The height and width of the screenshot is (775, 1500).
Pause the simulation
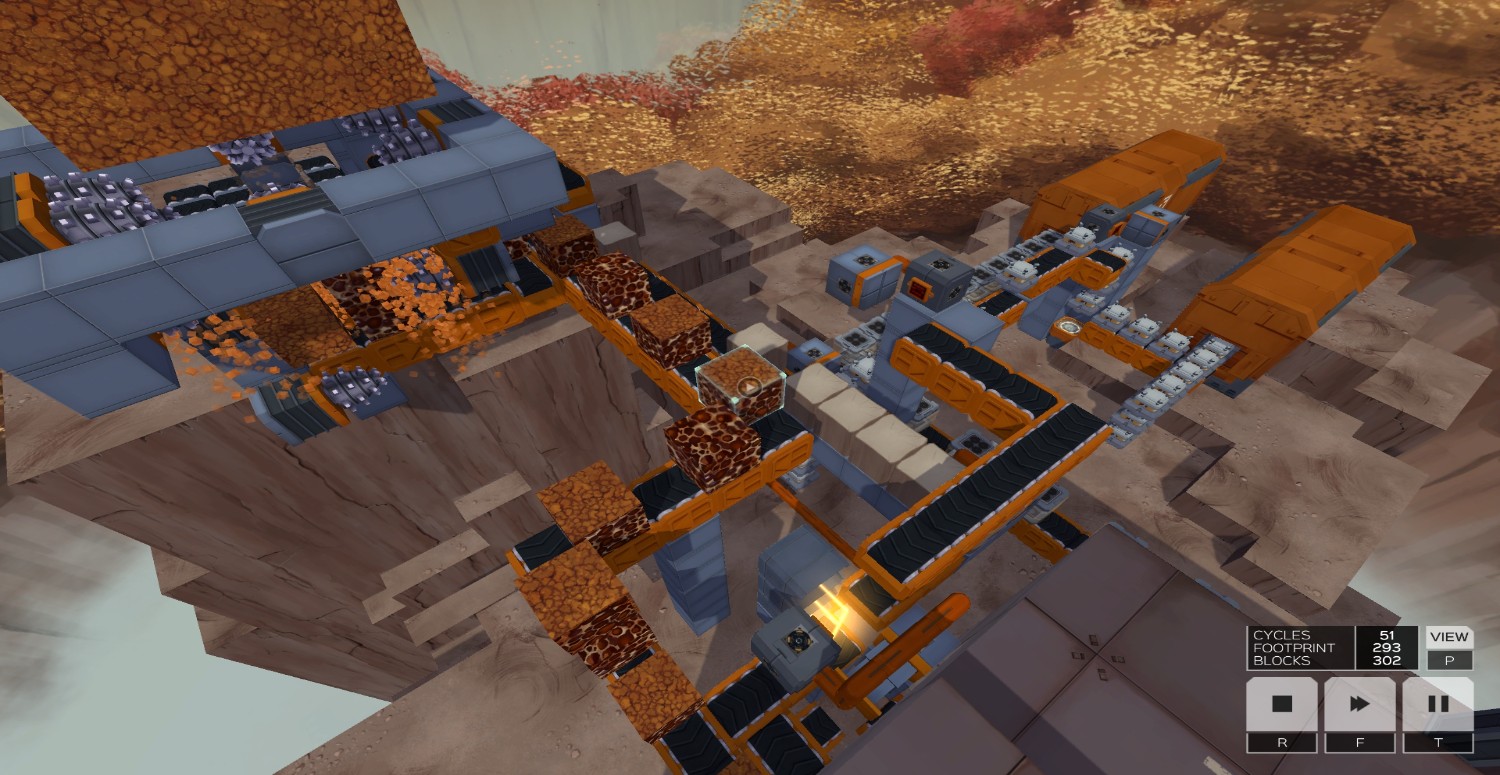tap(1437, 704)
